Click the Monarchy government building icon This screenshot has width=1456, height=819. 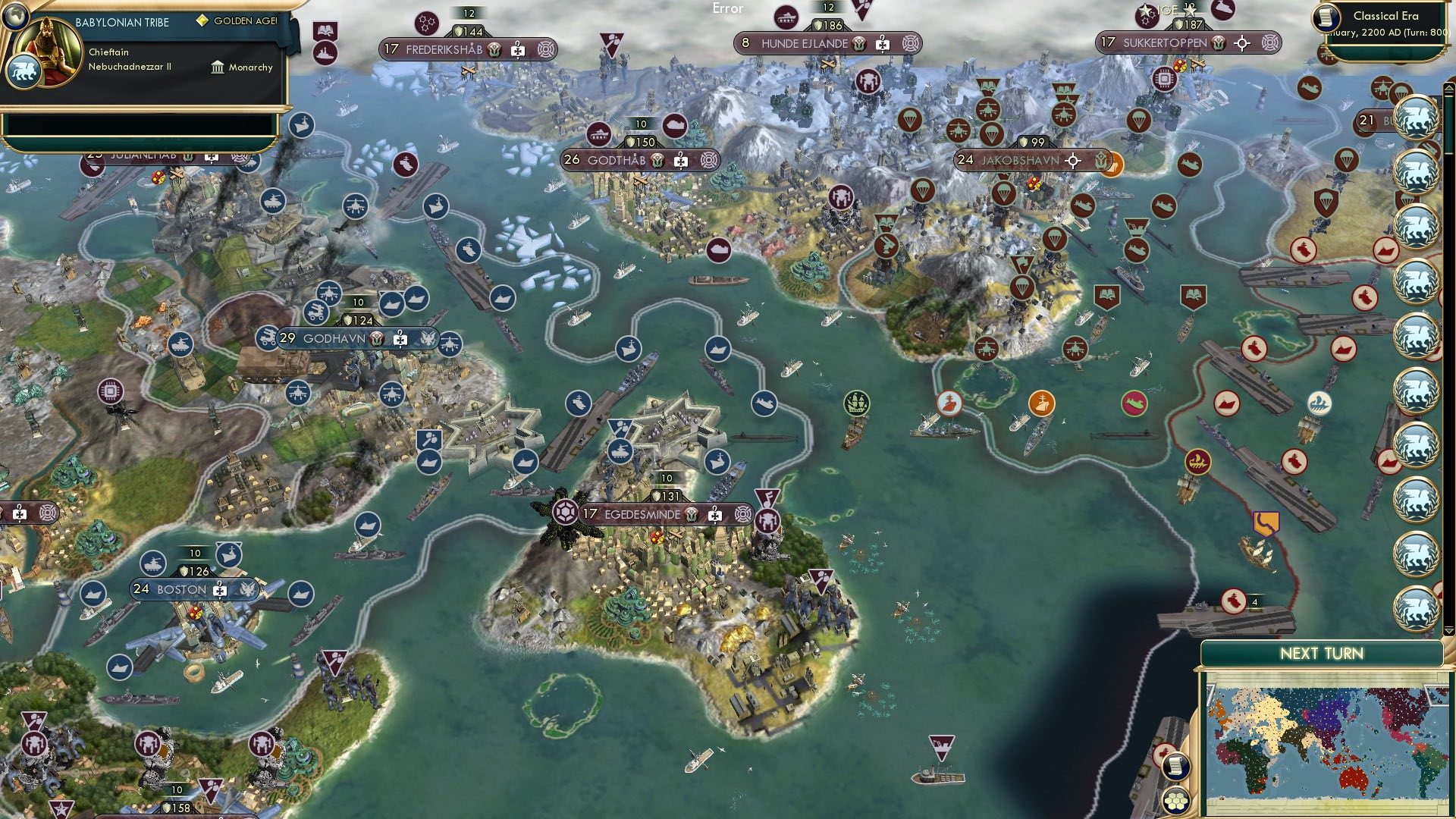(x=217, y=67)
